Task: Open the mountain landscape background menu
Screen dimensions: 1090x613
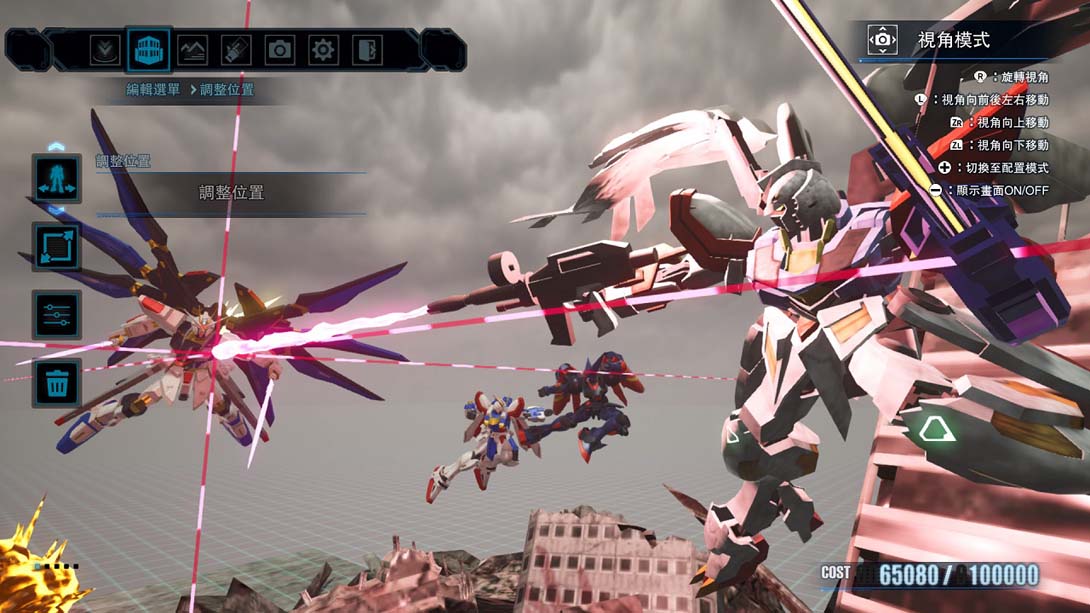Action: point(192,49)
